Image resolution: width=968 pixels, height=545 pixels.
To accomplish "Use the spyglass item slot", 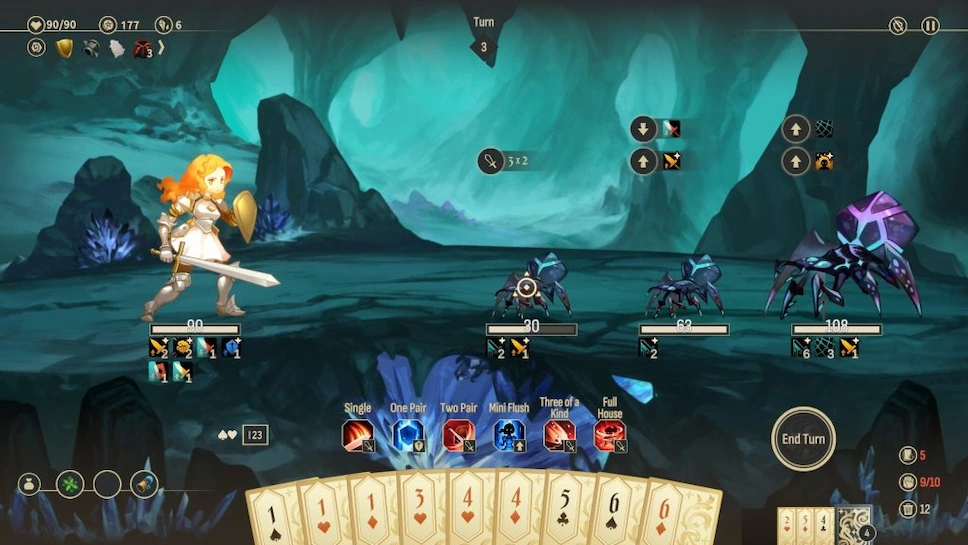I will (144, 485).
